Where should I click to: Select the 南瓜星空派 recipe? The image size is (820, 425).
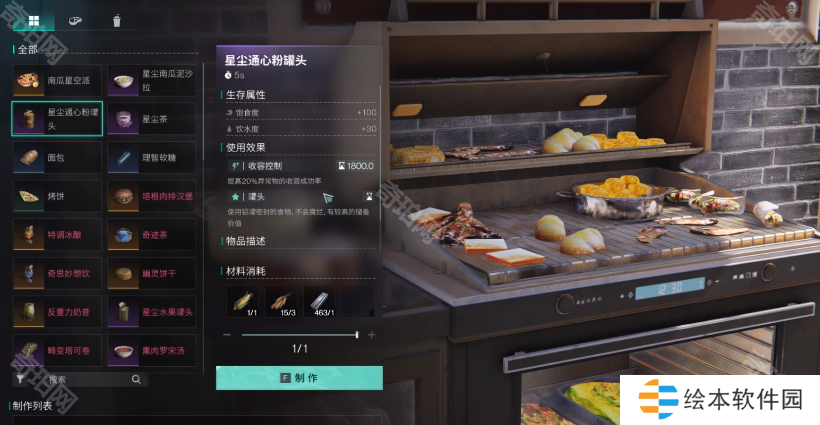click(56, 81)
